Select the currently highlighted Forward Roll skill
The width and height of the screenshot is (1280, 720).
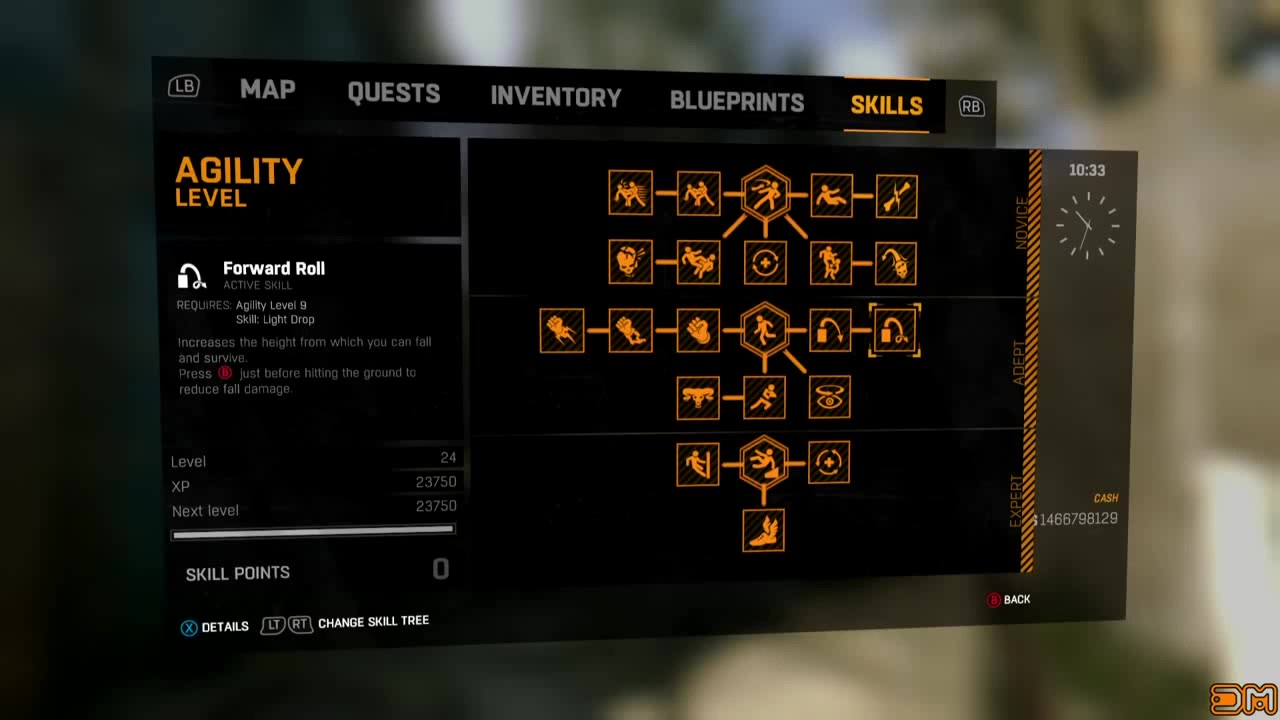point(895,330)
